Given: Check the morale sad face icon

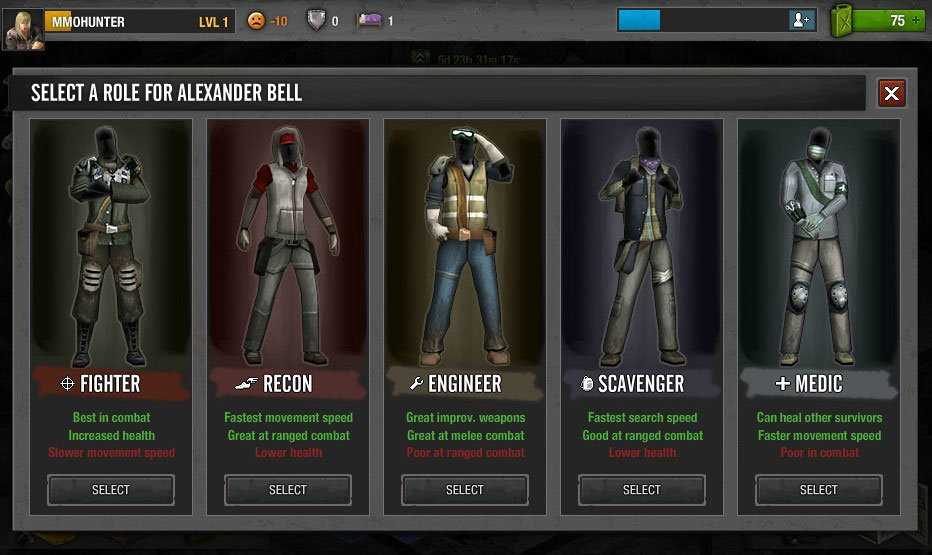Looking at the screenshot, I should pos(257,21).
